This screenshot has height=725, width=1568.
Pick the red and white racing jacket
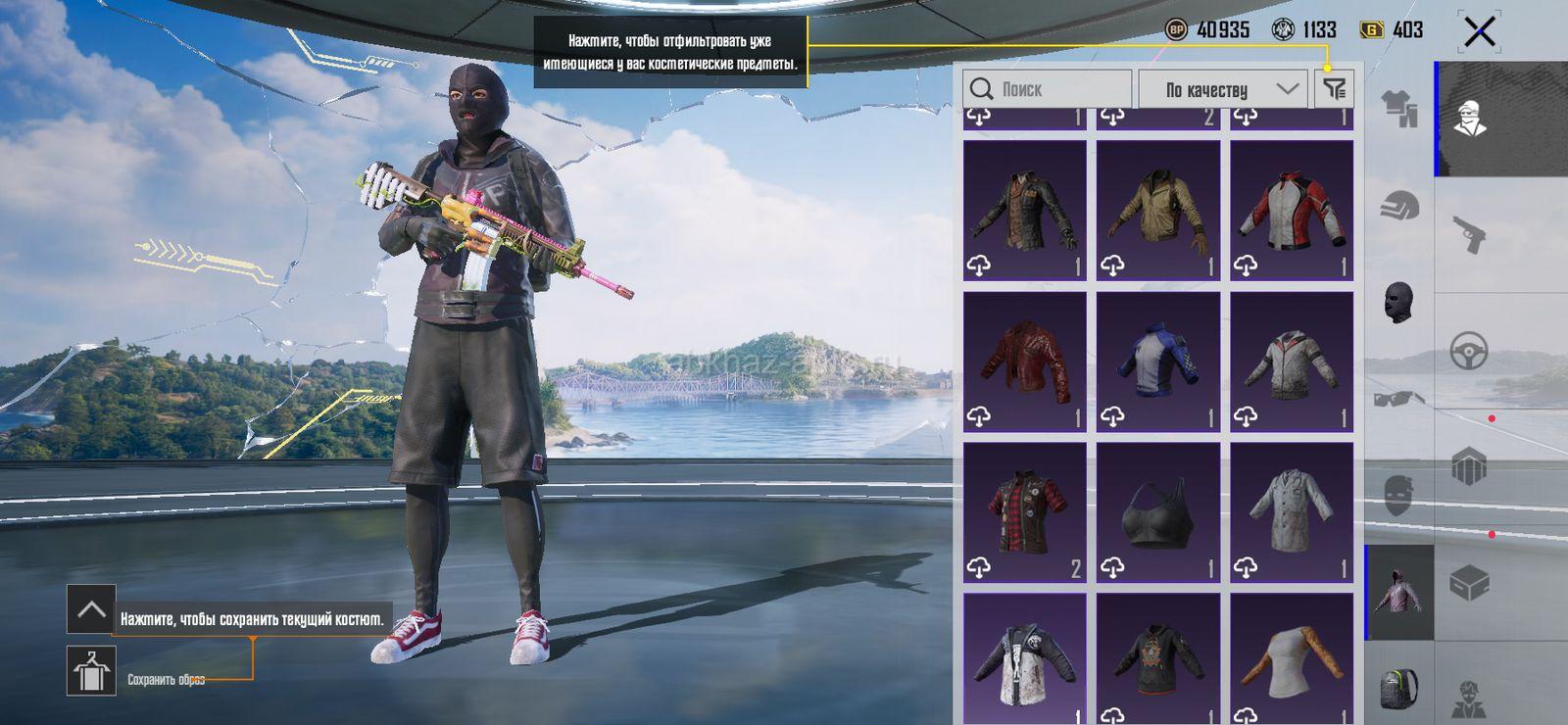point(1291,211)
